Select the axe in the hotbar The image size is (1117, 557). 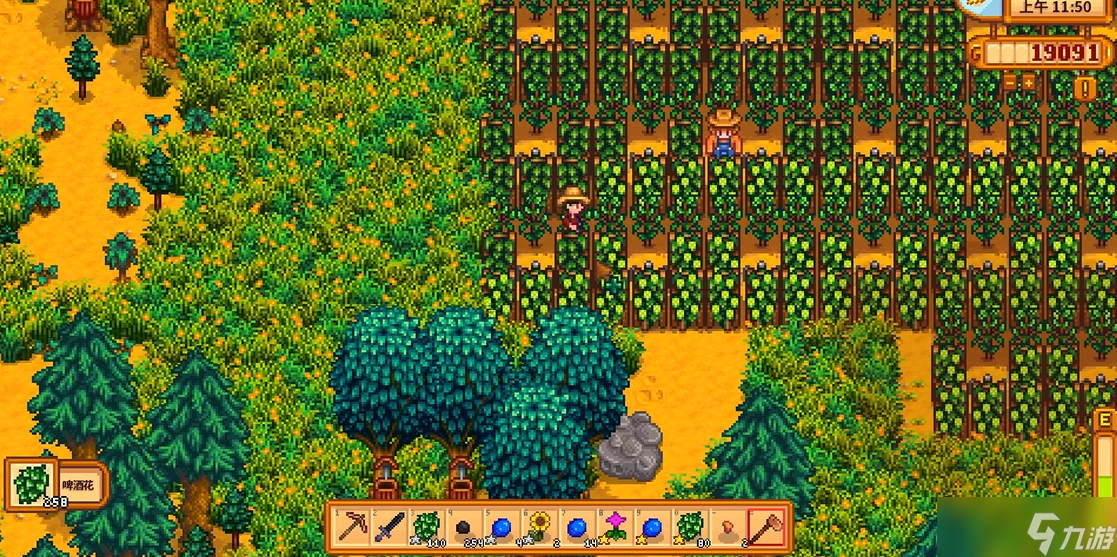(765, 525)
